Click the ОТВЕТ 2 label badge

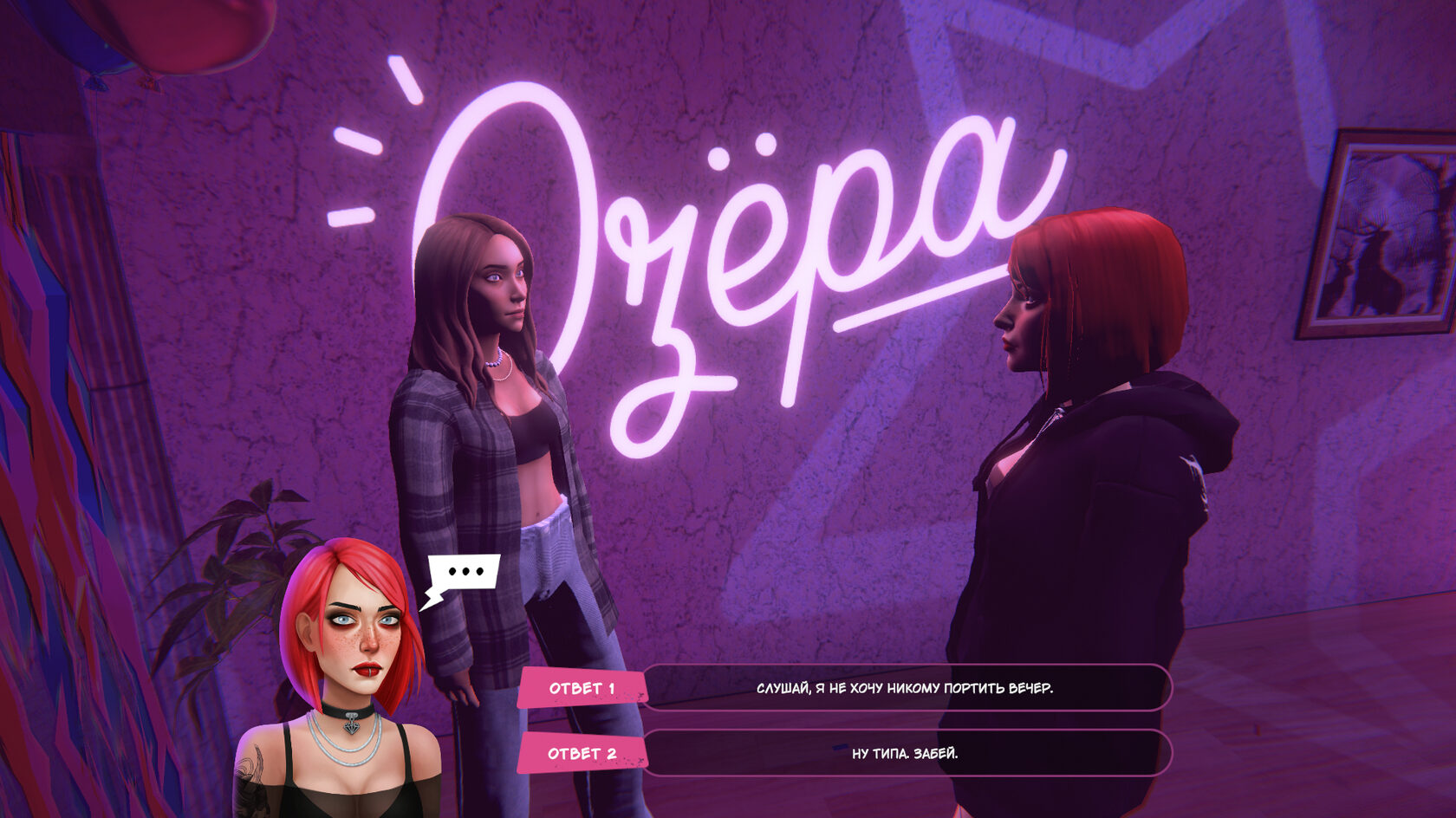click(583, 754)
